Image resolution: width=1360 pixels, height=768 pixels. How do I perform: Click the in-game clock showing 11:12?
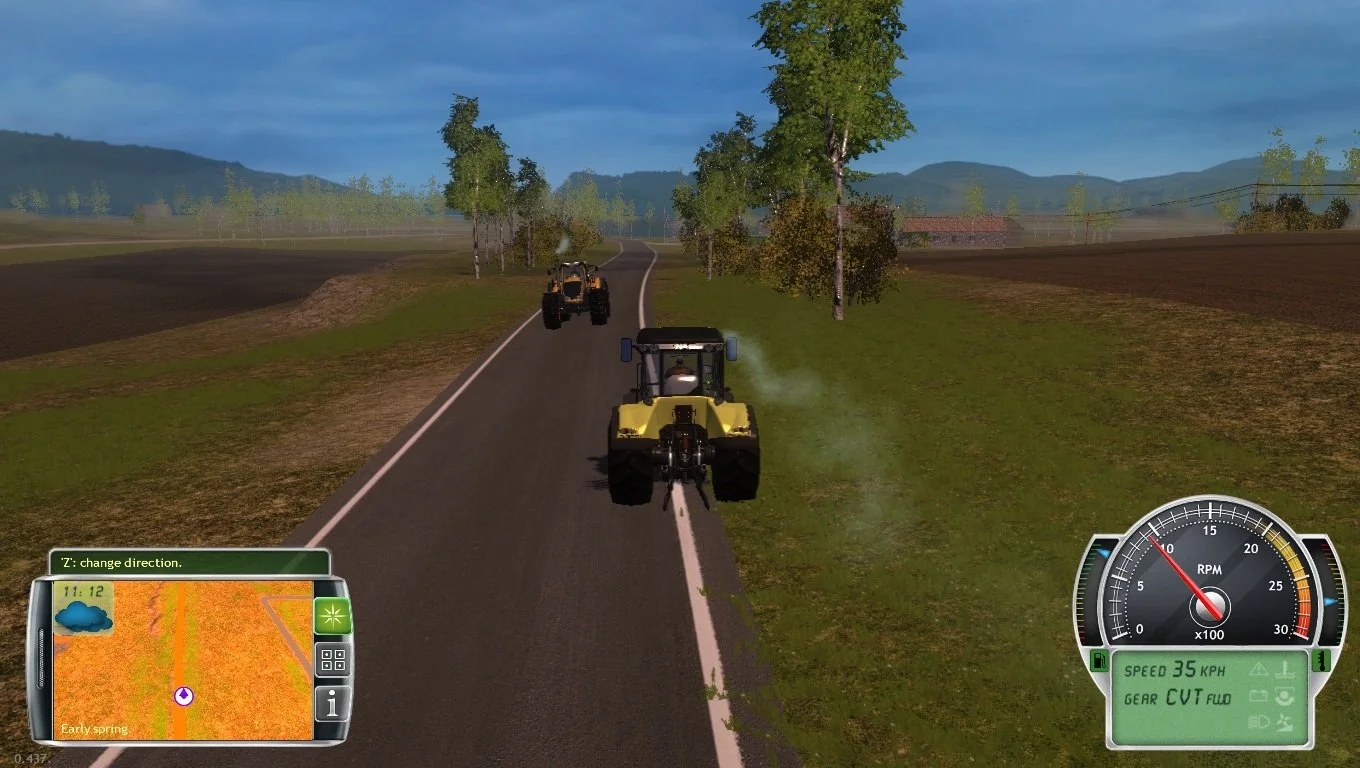pos(82,592)
